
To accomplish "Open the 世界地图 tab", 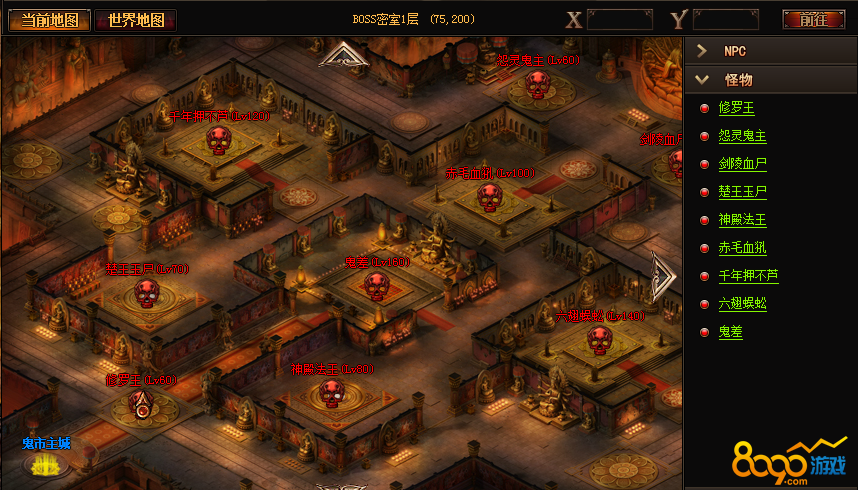I will tap(136, 20).
